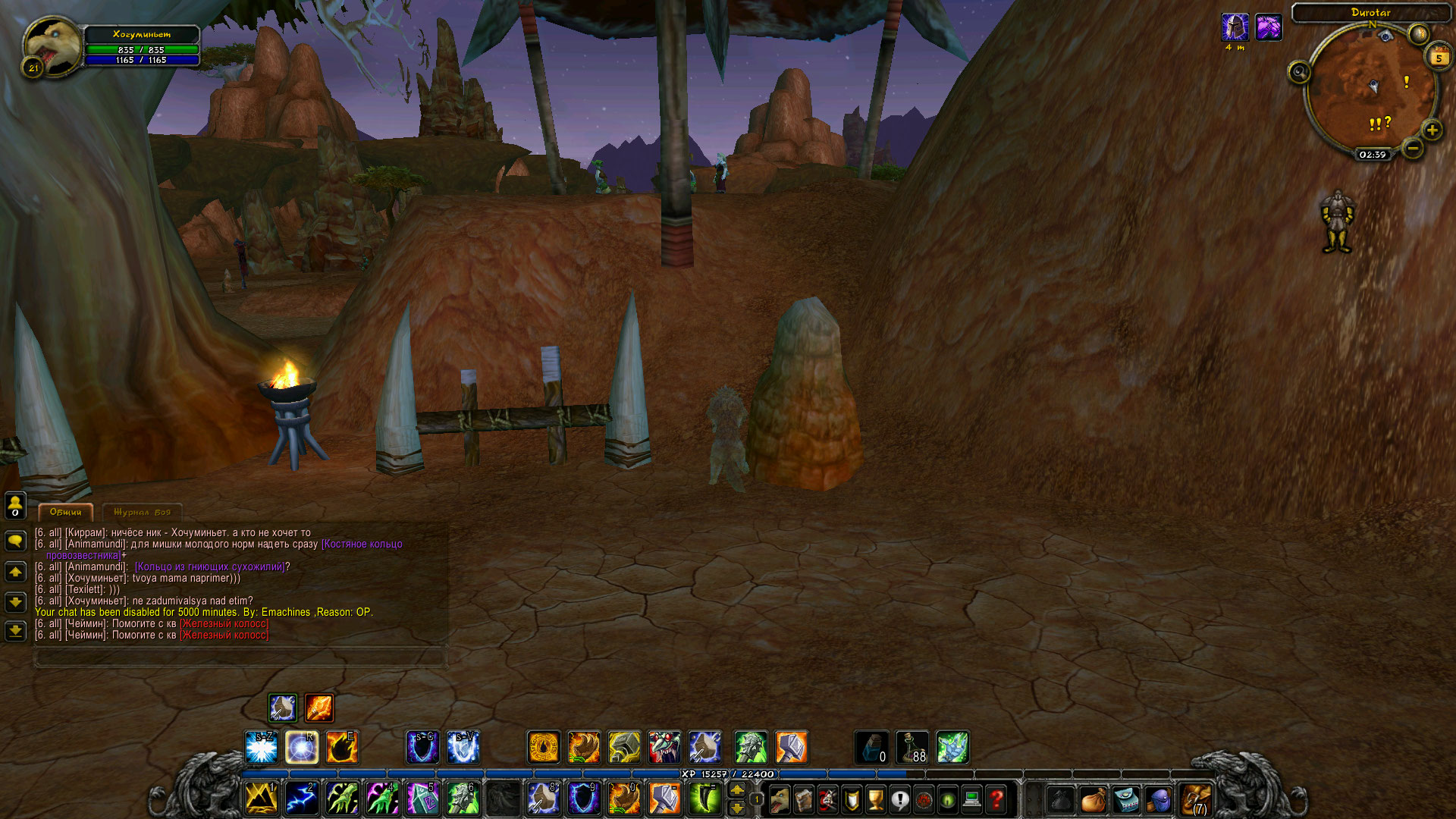Image resolution: width=1456 pixels, height=819 pixels.
Task: Cast the lightning bolt spell in slot 2
Action: 300,799
